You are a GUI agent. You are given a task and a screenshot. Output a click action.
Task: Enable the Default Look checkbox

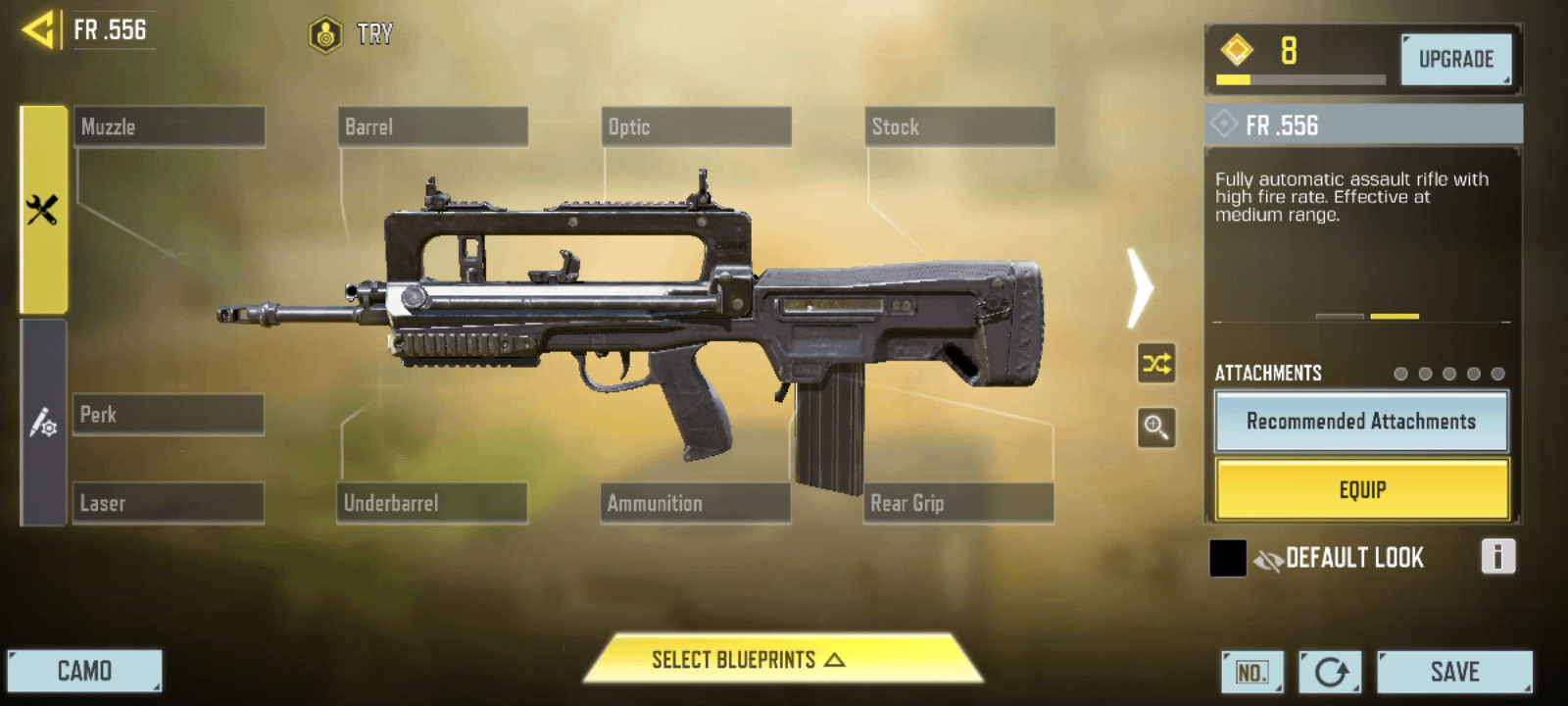(x=1226, y=557)
